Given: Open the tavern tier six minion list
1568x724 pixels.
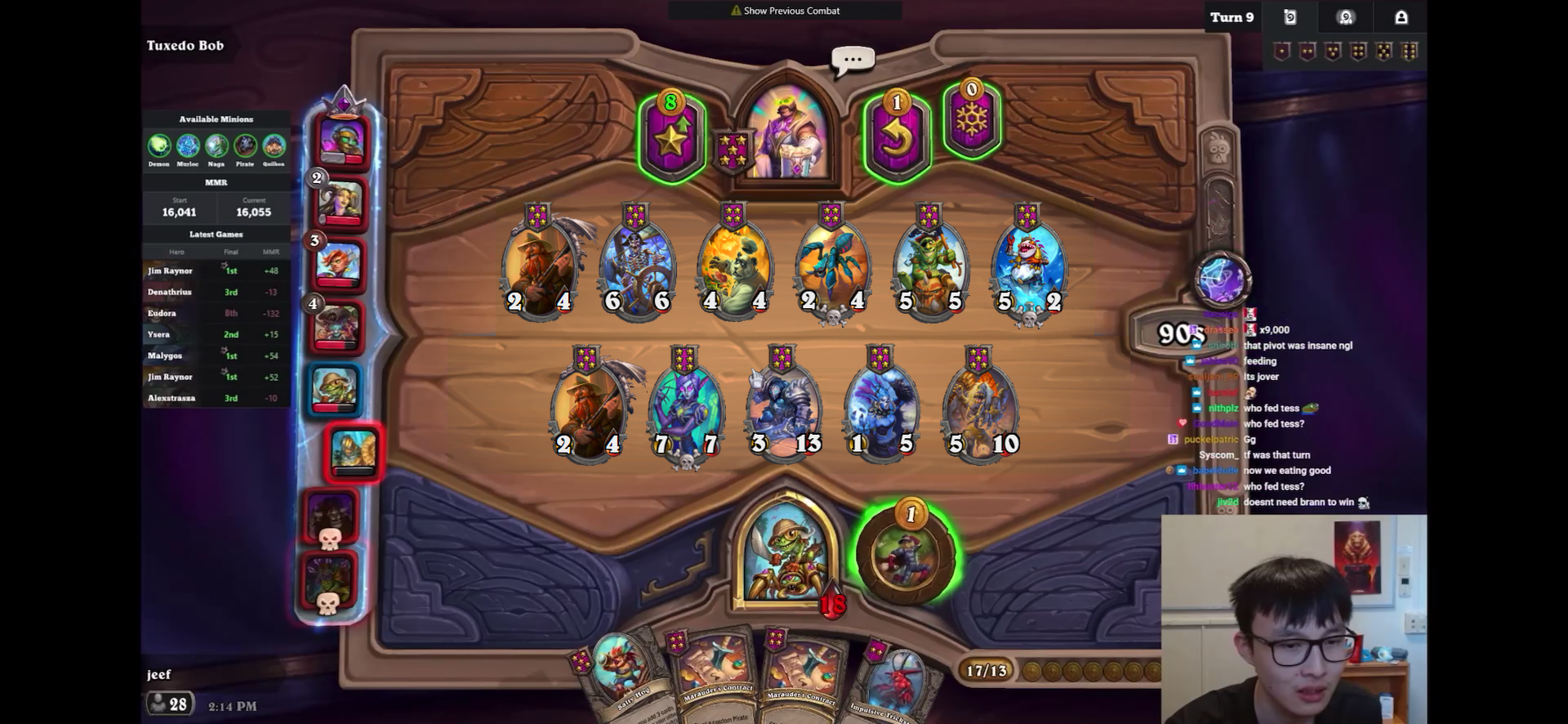Looking at the screenshot, I should tap(1410, 52).
